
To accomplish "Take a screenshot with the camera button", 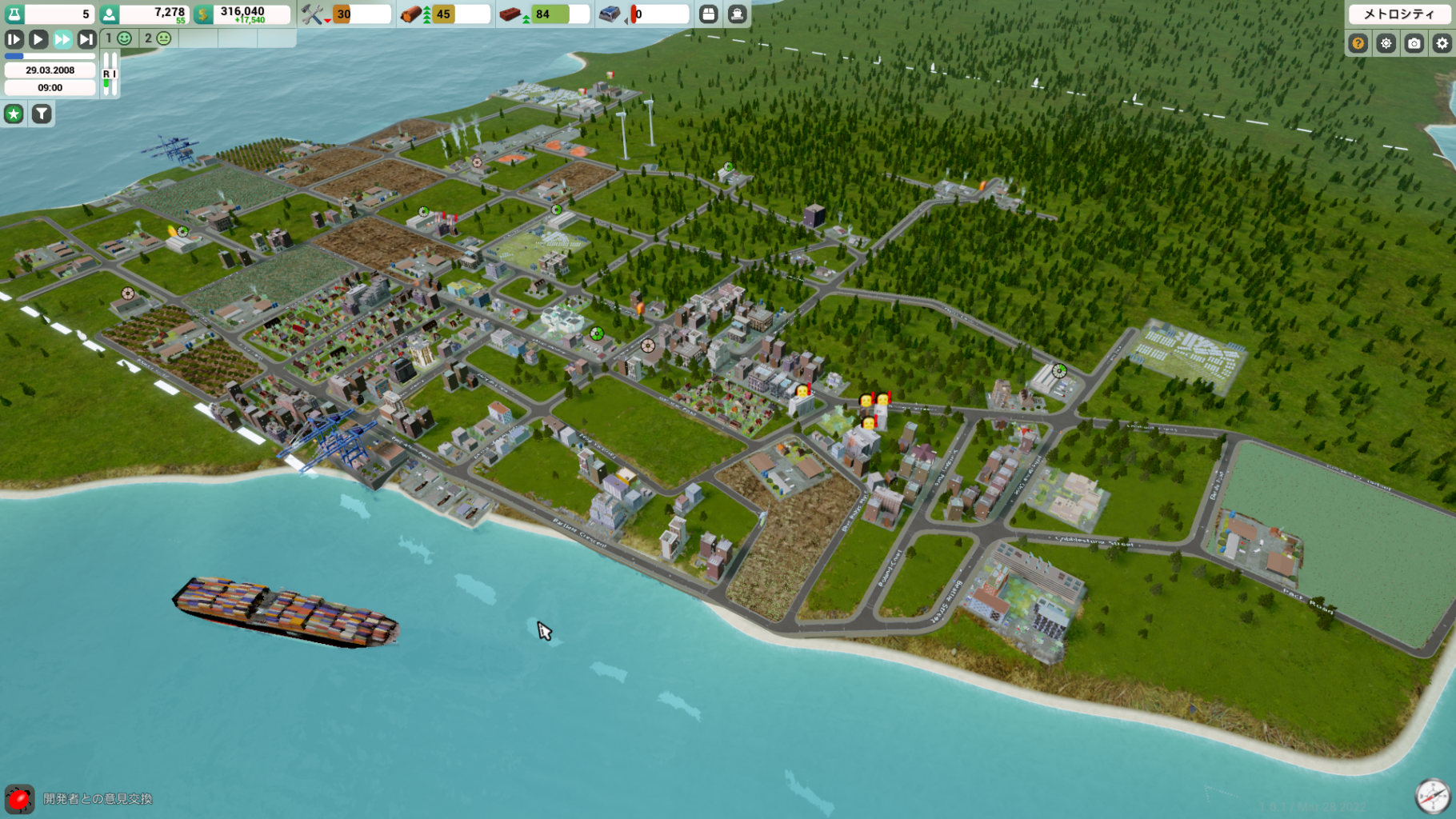I will (1414, 43).
